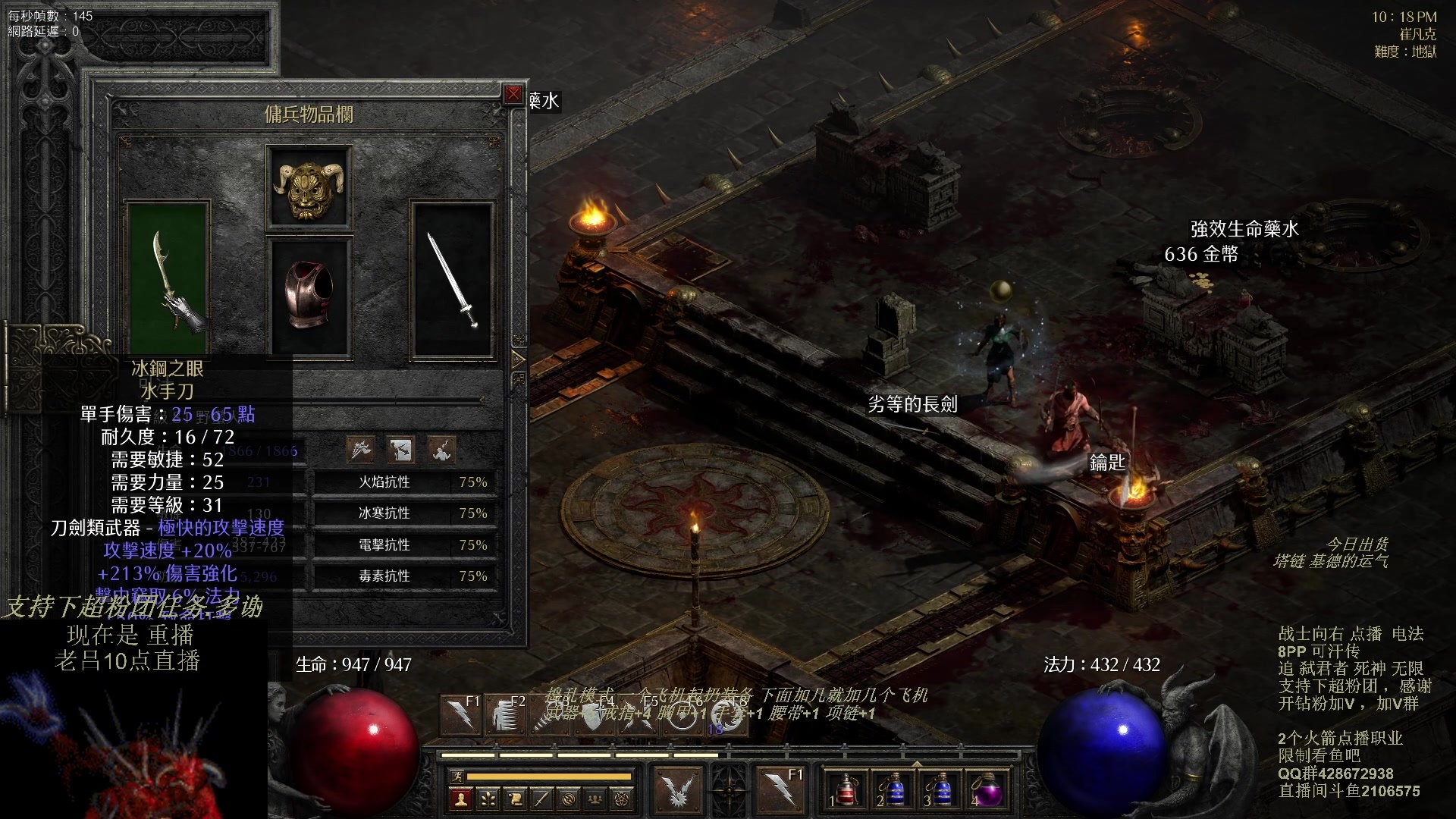This screenshot has height=819, width=1456.
Task: Open the skill tree branch icon
Action: click(488, 799)
